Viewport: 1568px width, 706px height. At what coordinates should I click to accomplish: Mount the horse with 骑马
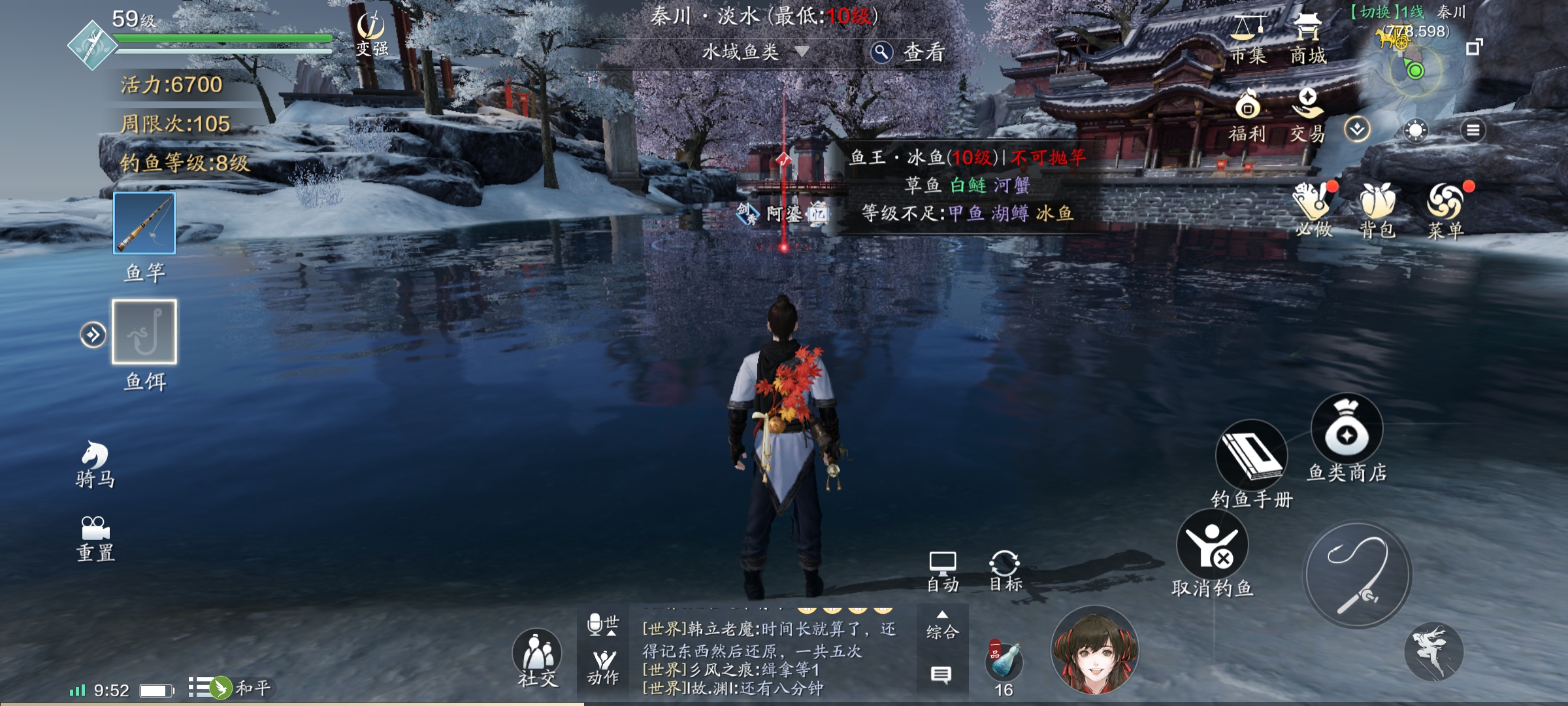pyautogui.click(x=95, y=463)
